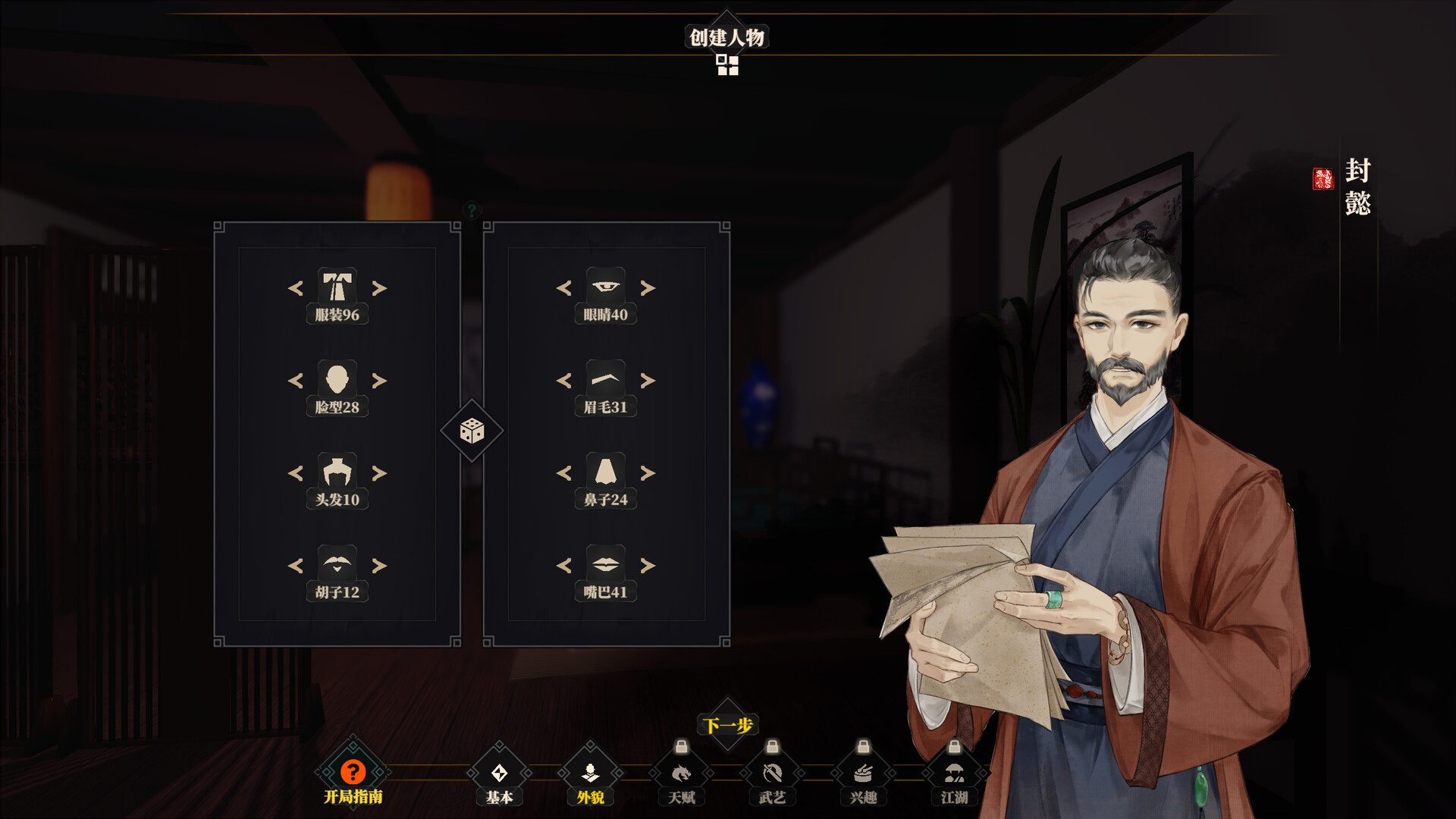Click the locked 天赋 (Talent) tab

pos(681,775)
